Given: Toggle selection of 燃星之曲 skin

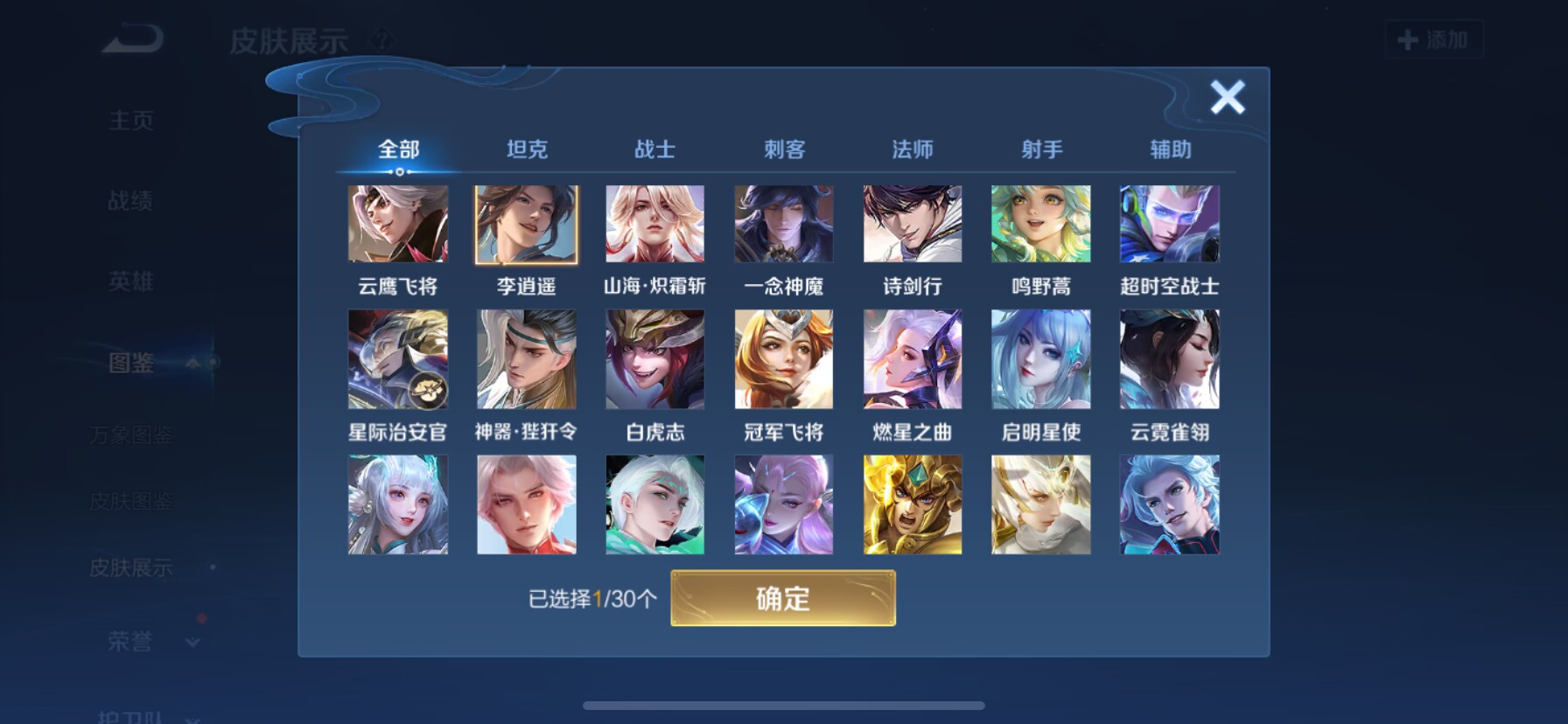Looking at the screenshot, I should pyautogui.click(x=913, y=359).
